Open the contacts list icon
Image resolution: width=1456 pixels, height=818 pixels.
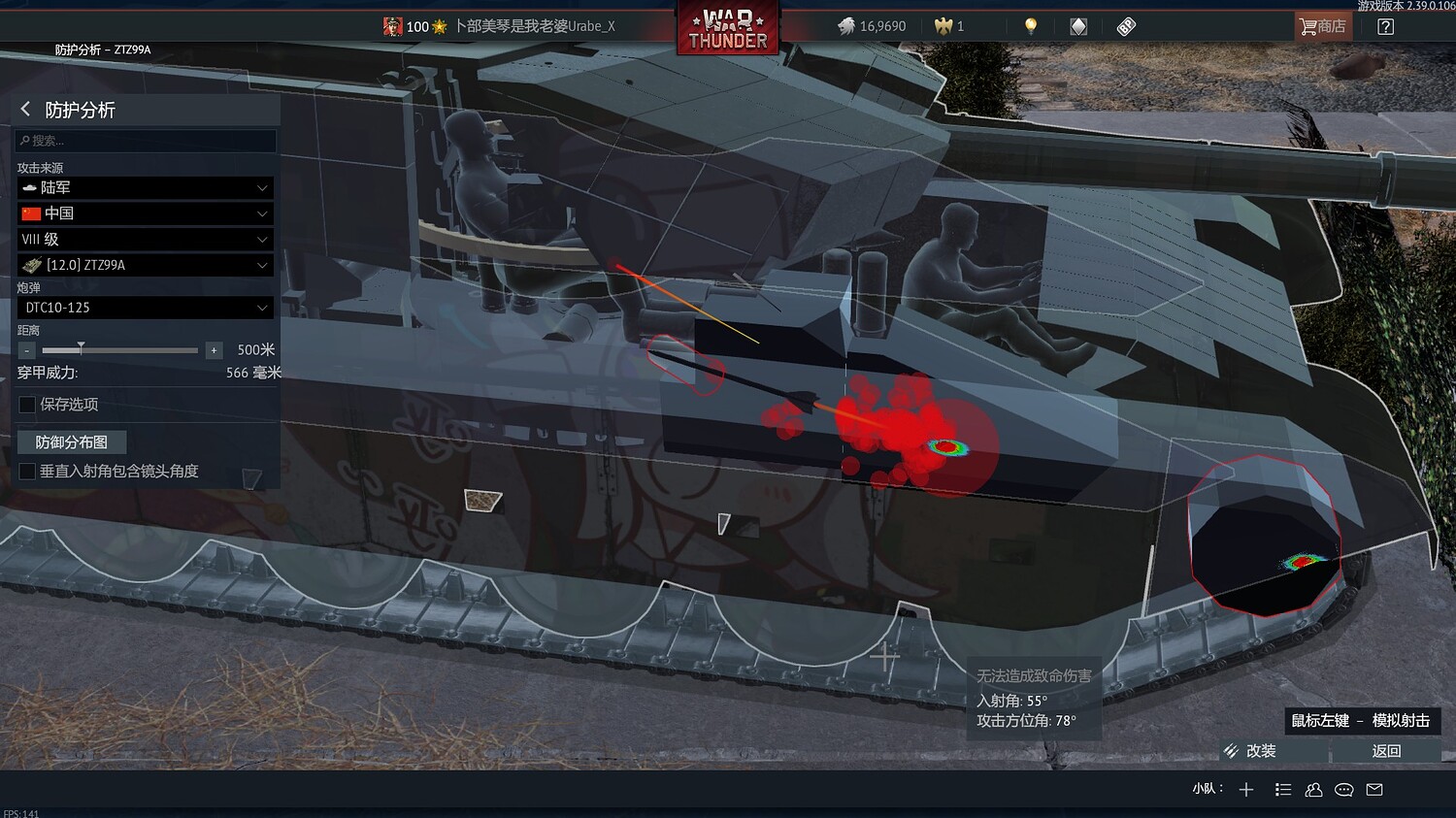coord(1282,789)
